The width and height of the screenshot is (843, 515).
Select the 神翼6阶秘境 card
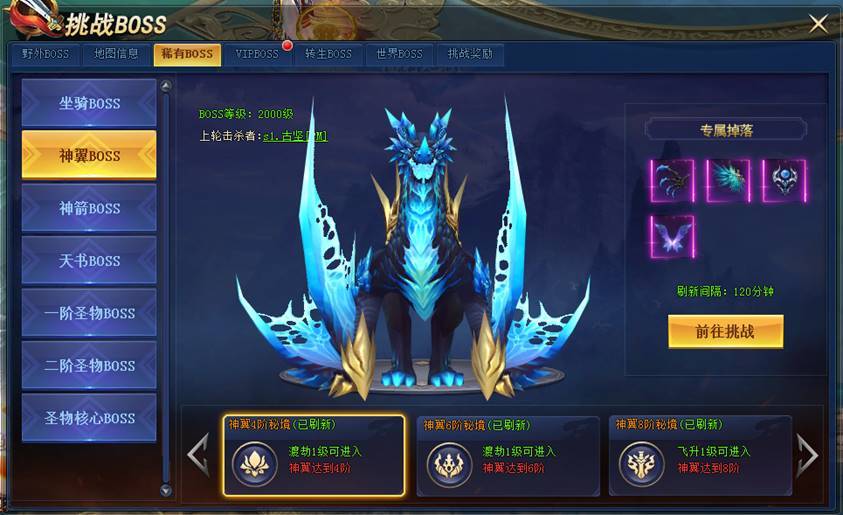(508, 456)
